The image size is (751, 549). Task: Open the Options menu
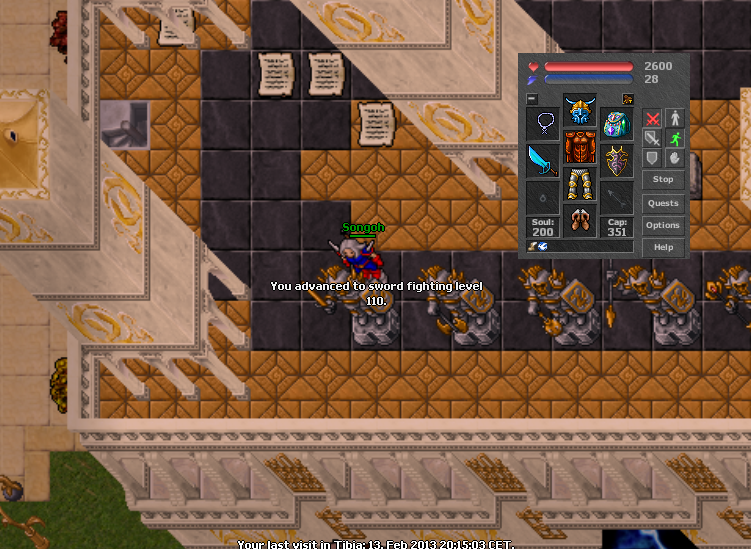pos(663,226)
